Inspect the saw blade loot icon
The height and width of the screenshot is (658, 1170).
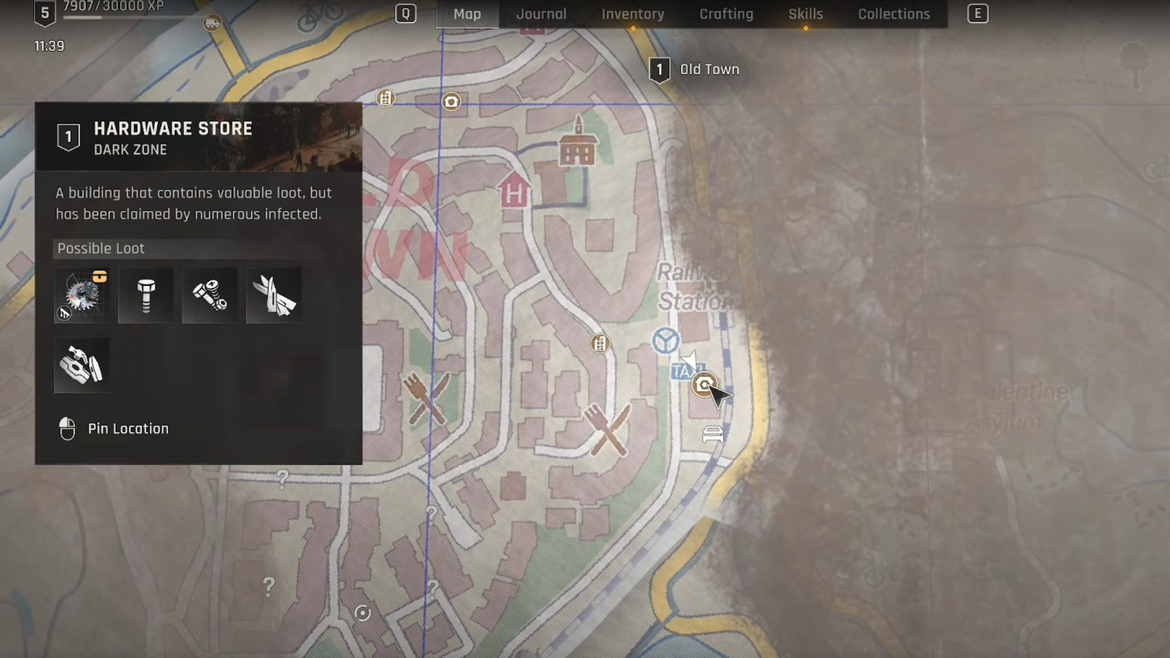pyautogui.click(x=82, y=295)
